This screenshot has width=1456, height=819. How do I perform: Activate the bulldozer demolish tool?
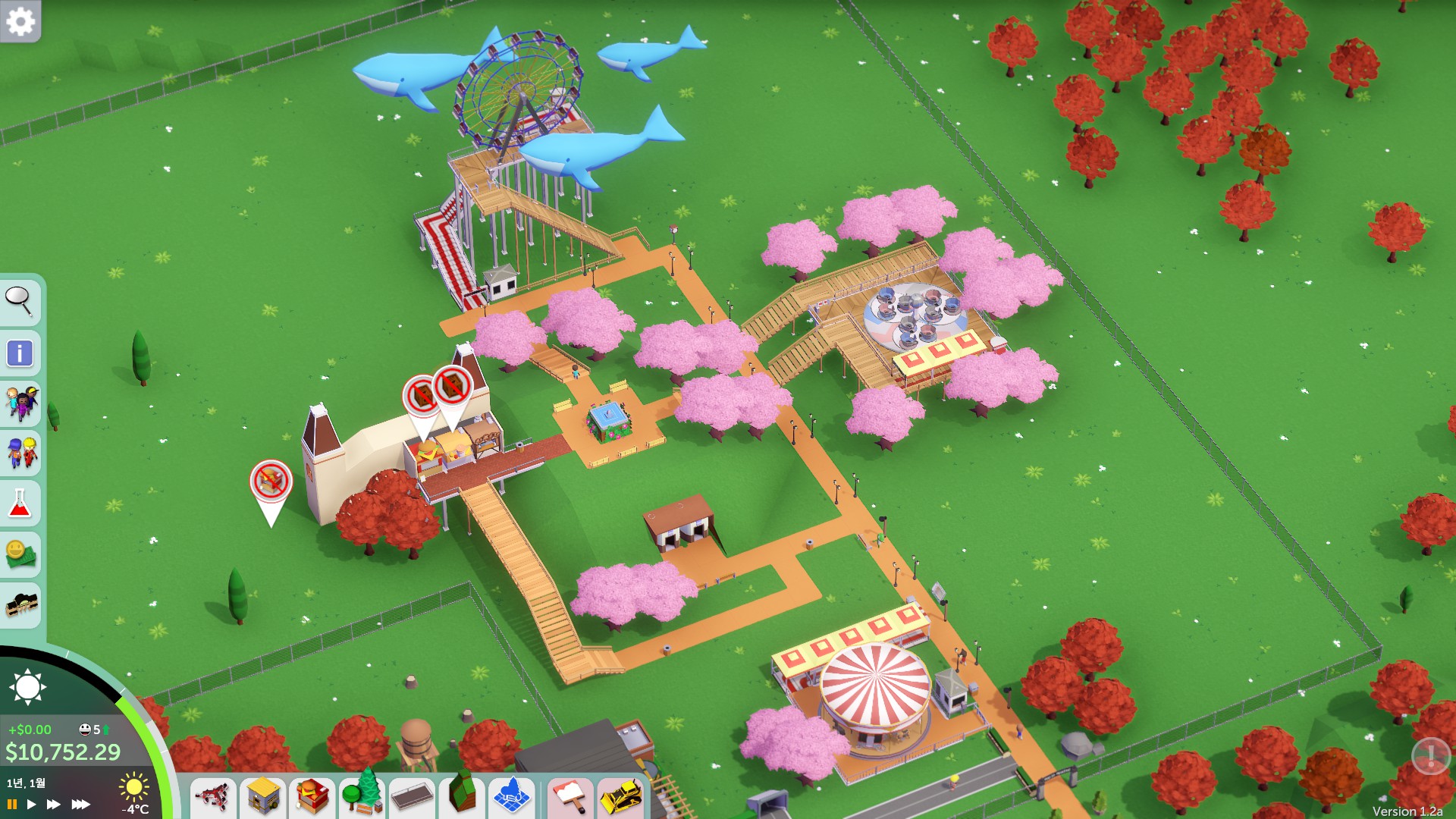621,798
